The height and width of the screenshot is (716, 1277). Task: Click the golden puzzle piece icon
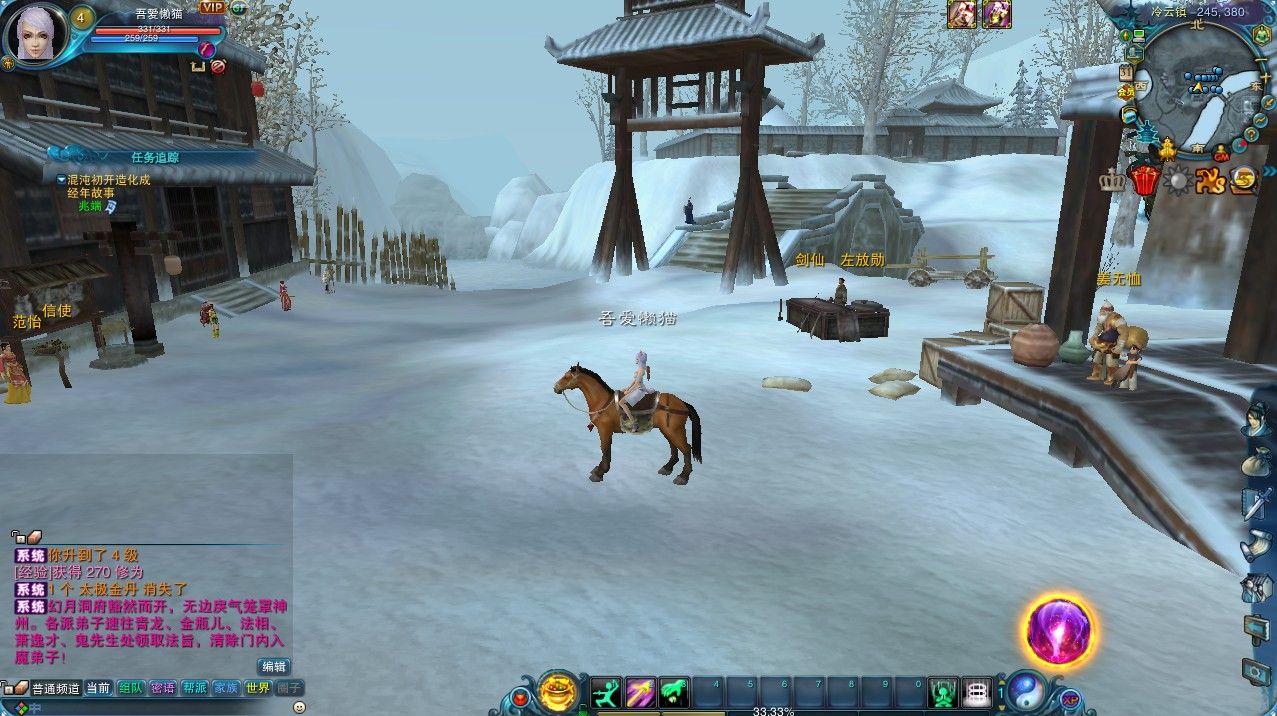pyautogui.click(x=1210, y=181)
